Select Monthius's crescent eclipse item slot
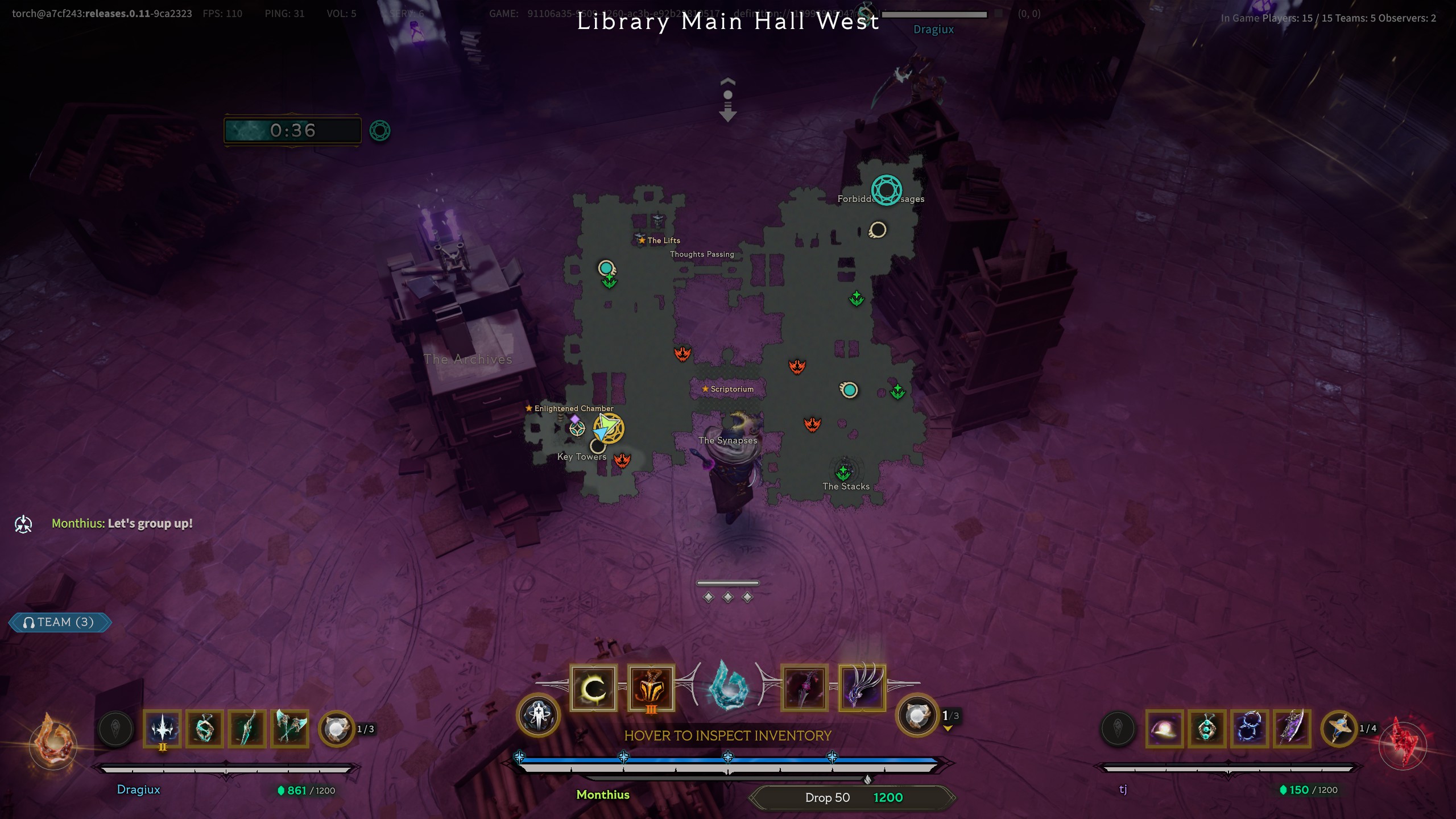This screenshot has width=1456, height=819. (593, 688)
